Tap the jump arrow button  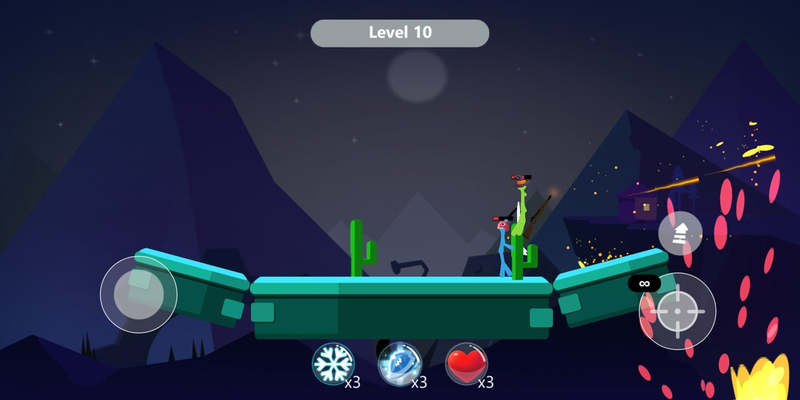pyautogui.click(x=680, y=233)
